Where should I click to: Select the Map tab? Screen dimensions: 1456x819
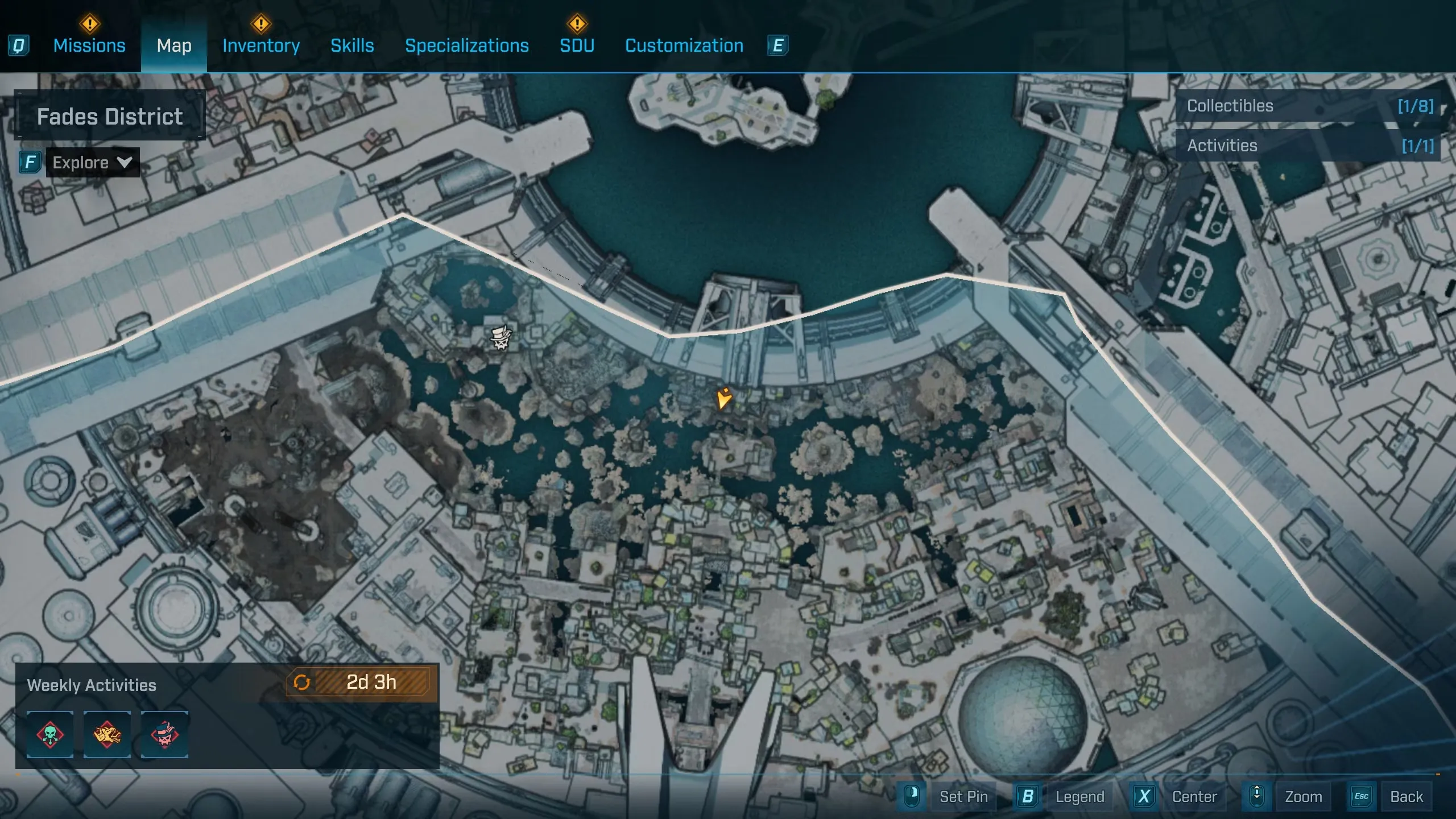click(174, 45)
